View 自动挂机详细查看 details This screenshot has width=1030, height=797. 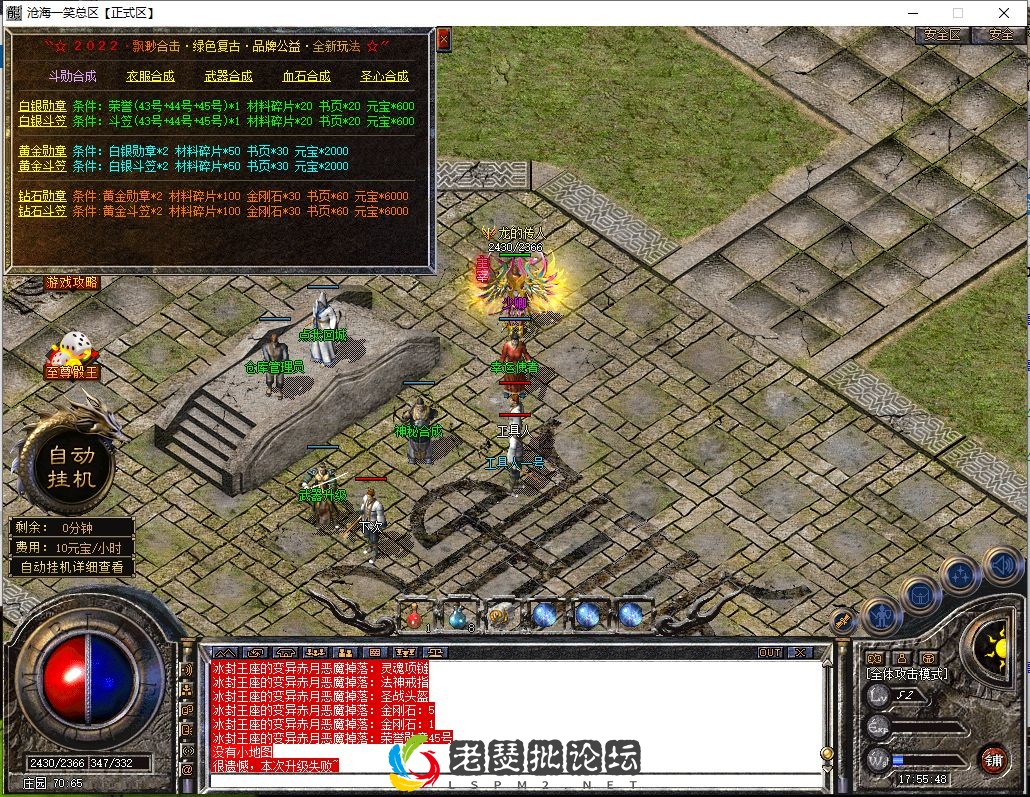[x=72, y=567]
